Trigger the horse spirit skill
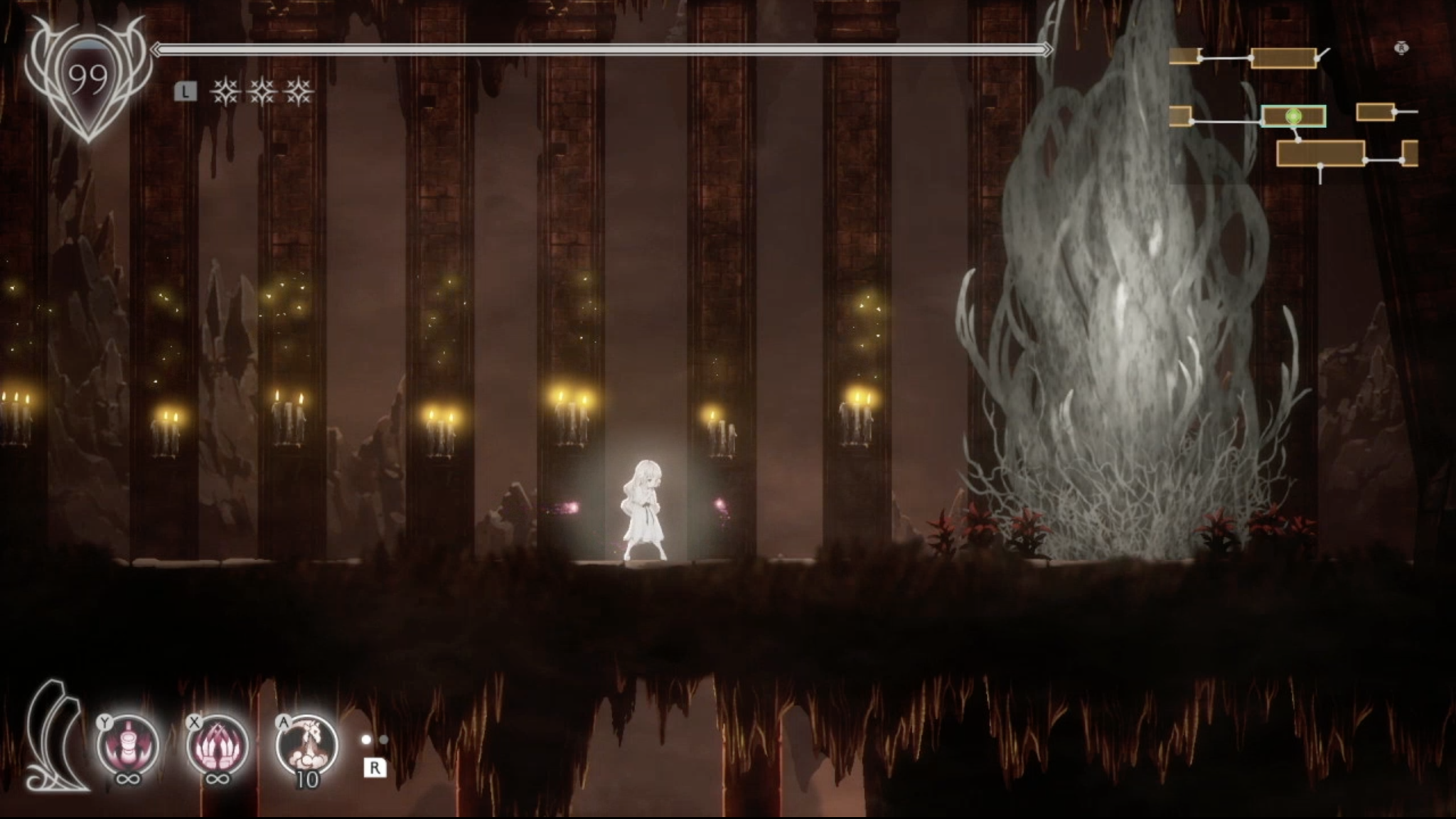Screen dimensions: 1456x819 point(306,744)
